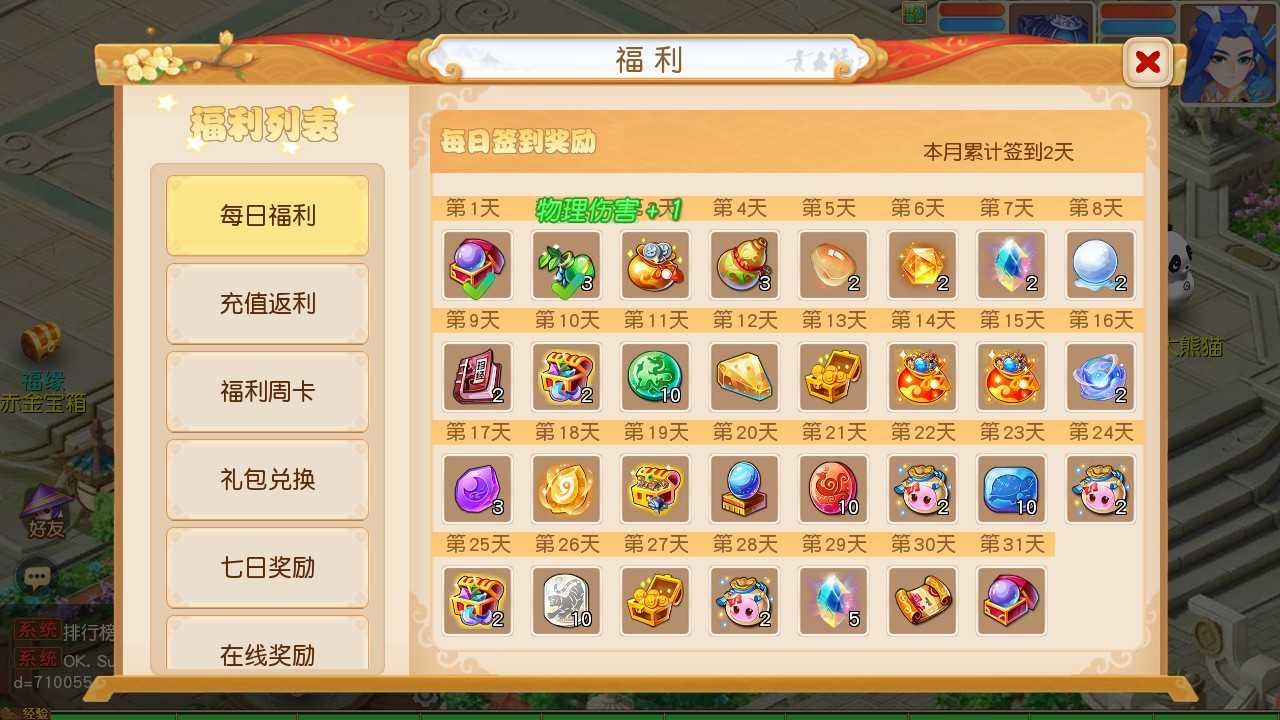
Task: Select the day 29 crystal shard reward
Action: (833, 601)
